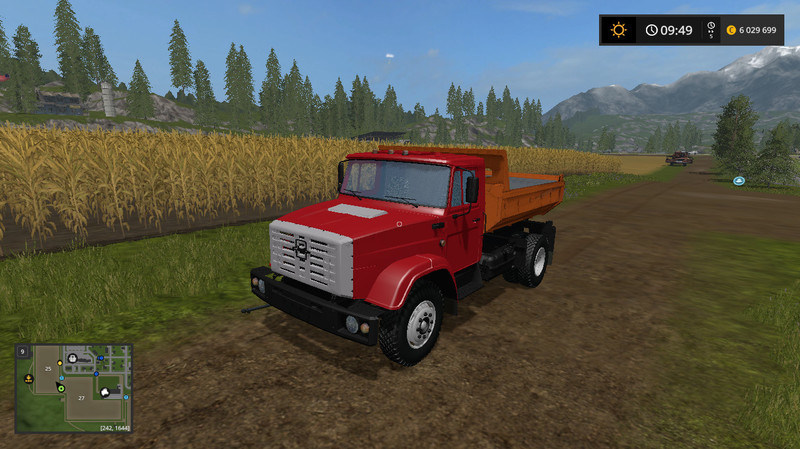
Task: Click the time scale icon beside the clock
Action: pyautogui.click(x=711, y=30)
